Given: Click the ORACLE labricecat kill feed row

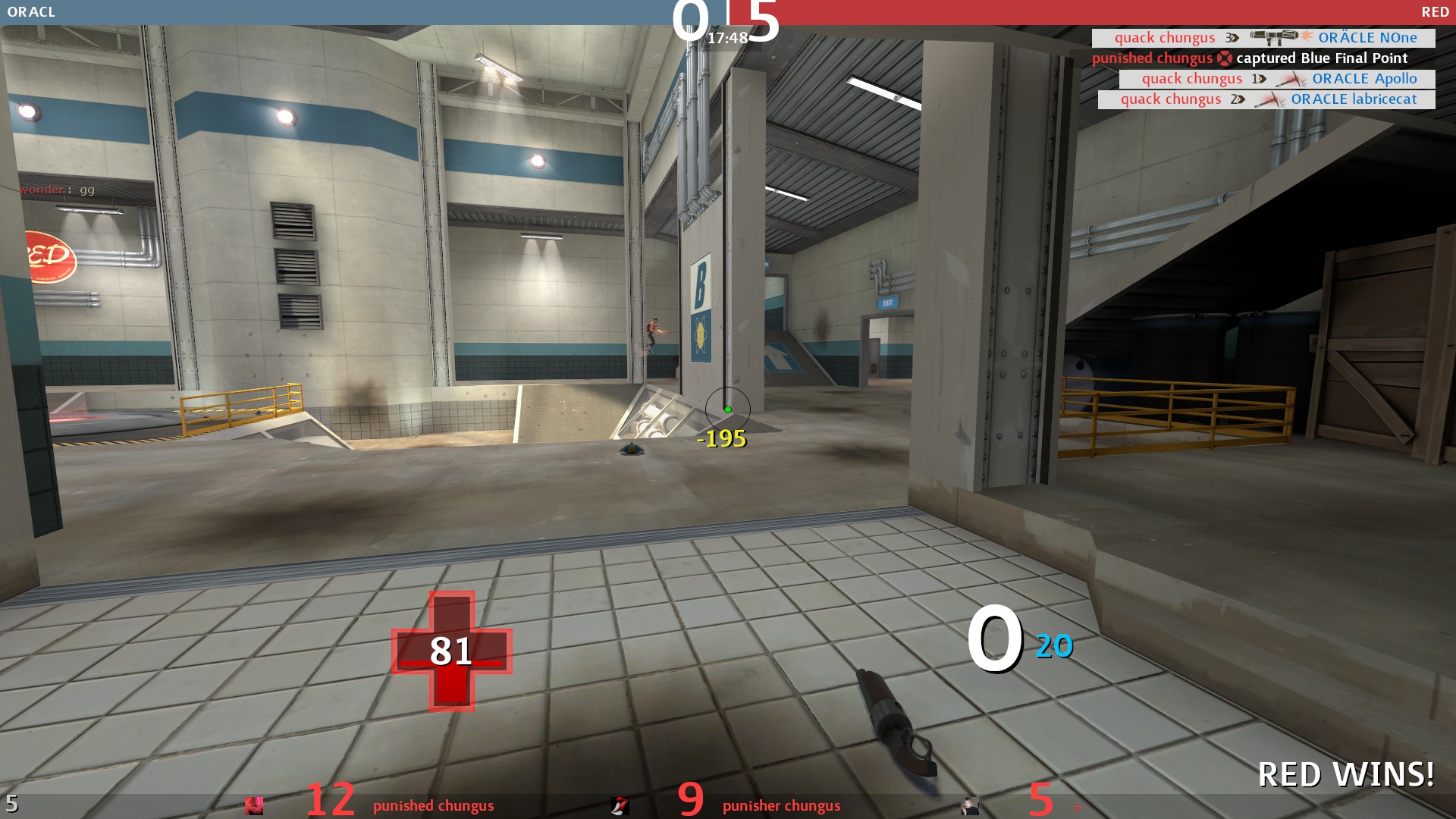Looking at the screenshot, I should click(x=1266, y=99).
